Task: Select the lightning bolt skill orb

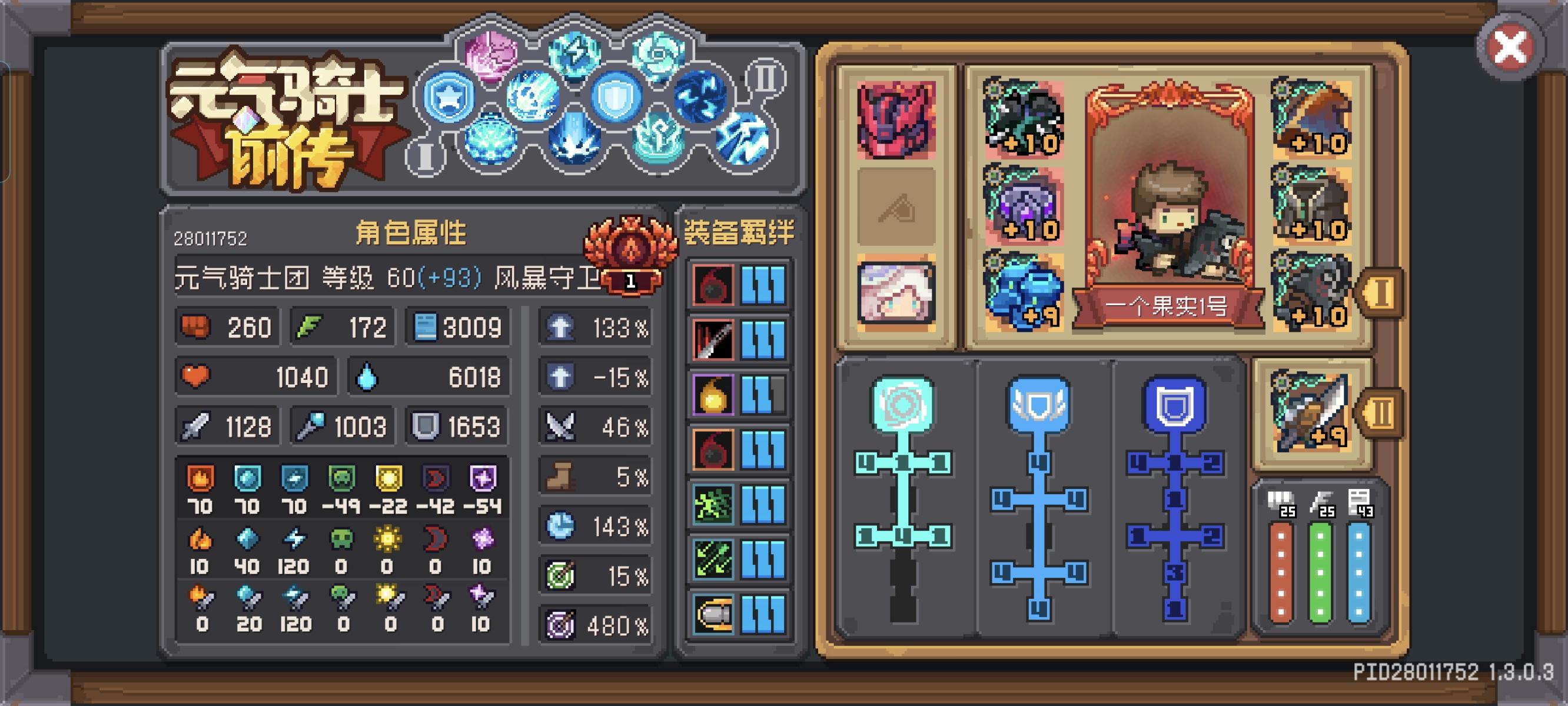Action: point(574,56)
